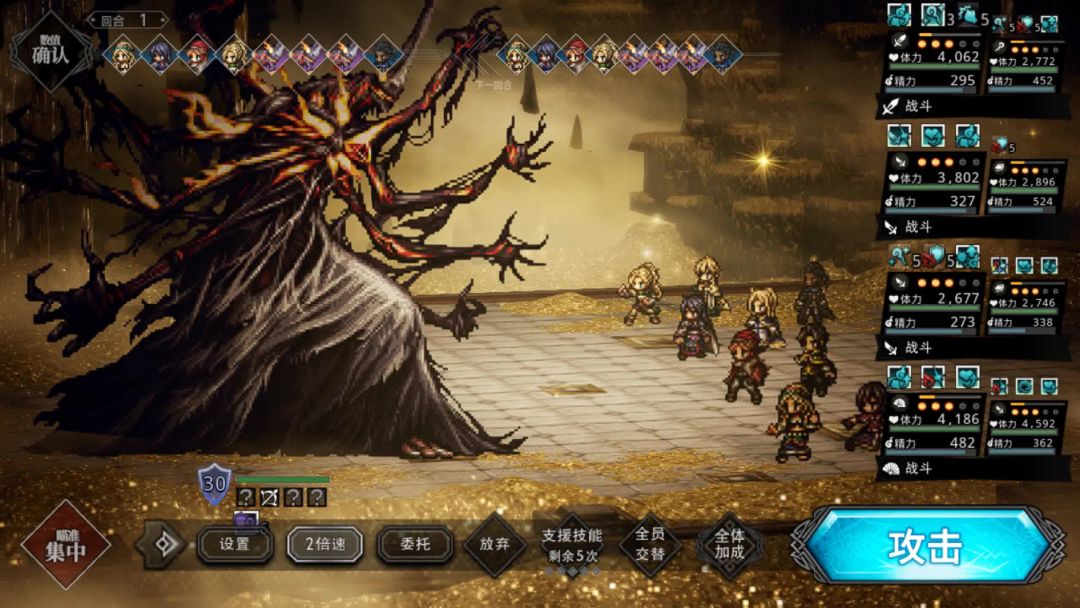Launch the 攻击 (Attack) command
Image resolution: width=1080 pixels, height=608 pixels.
924,546
